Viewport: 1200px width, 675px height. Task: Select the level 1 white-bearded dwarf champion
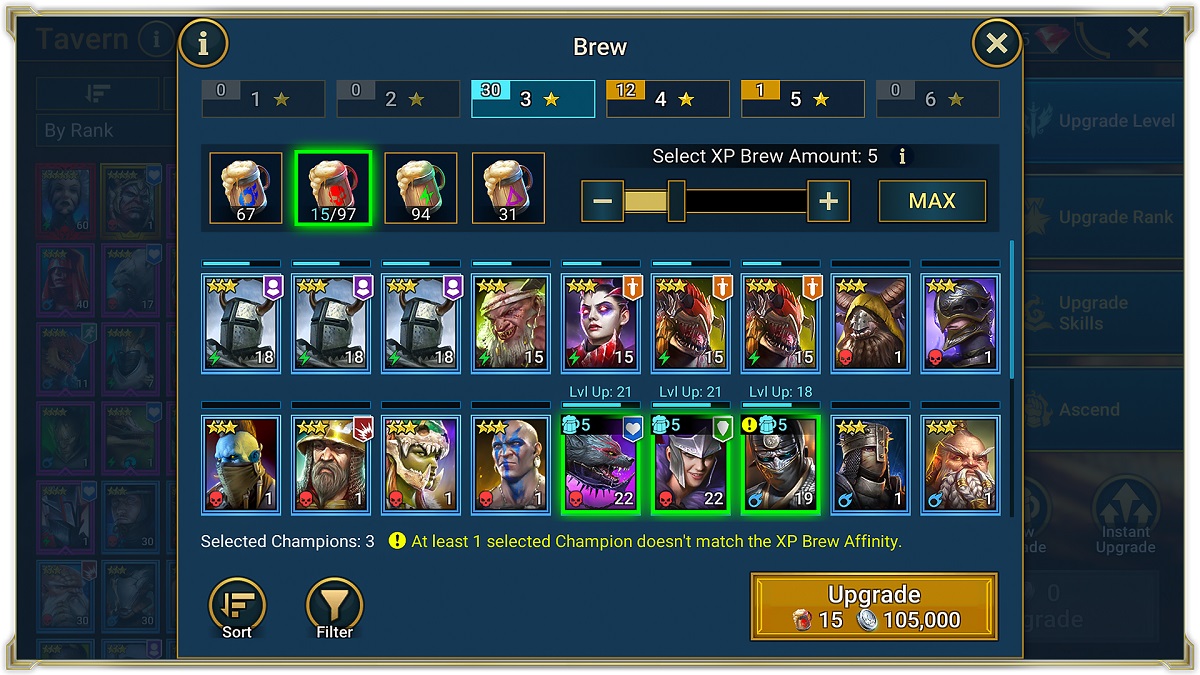pyautogui.click(x=960, y=465)
